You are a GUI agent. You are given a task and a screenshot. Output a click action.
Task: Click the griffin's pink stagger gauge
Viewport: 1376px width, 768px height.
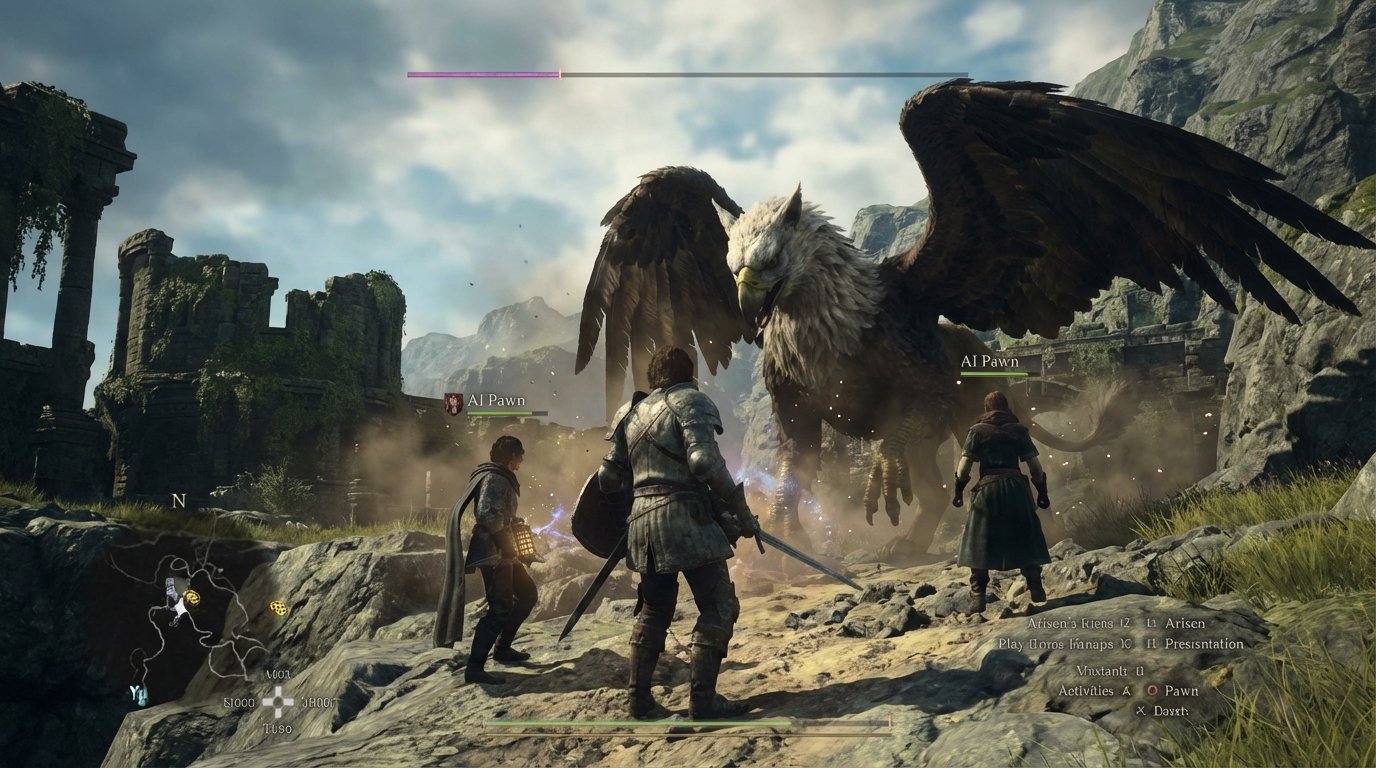tap(484, 72)
